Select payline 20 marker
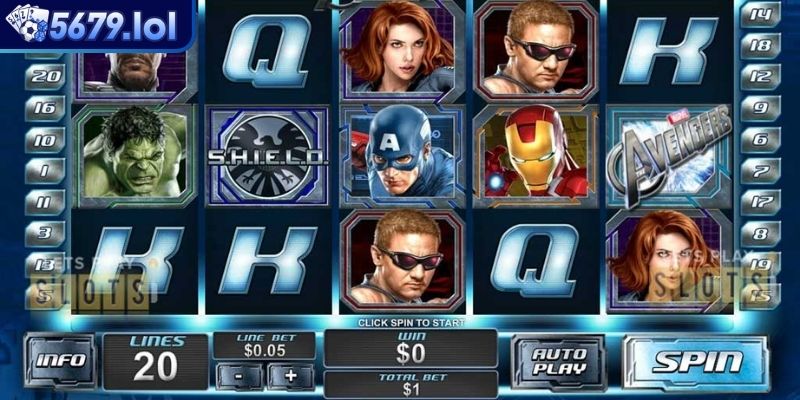The width and height of the screenshot is (800, 400). pos(44,75)
